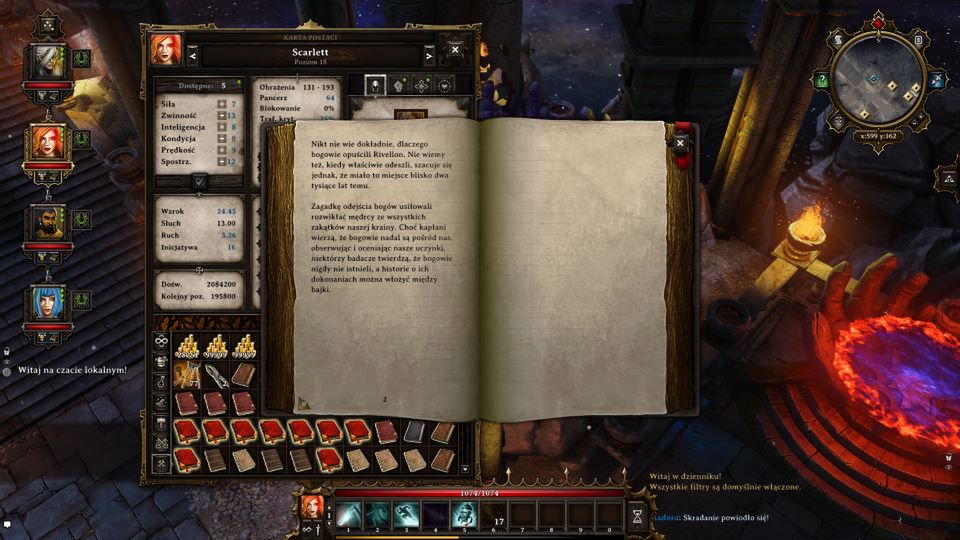Activate the skill in hotbar slot 1
The height and width of the screenshot is (540, 960).
[x=348, y=513]
